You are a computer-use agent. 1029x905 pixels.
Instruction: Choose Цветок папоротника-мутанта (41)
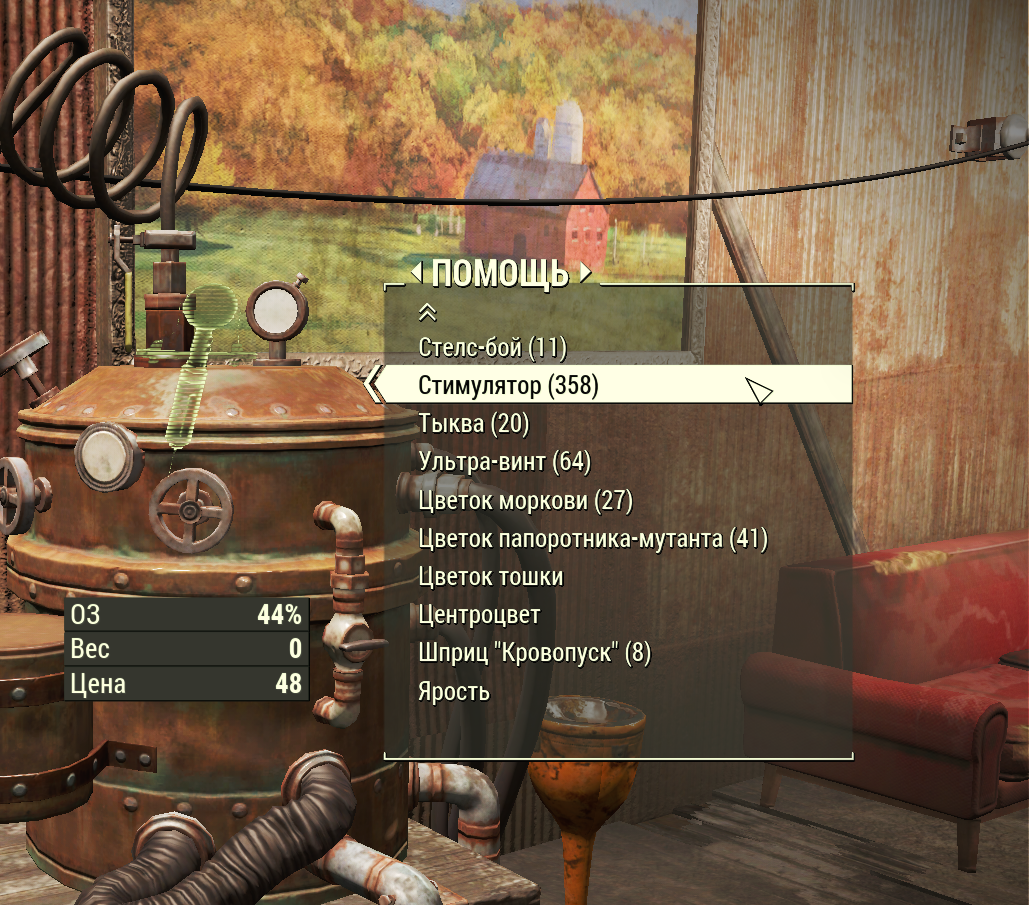click(592, 539)
